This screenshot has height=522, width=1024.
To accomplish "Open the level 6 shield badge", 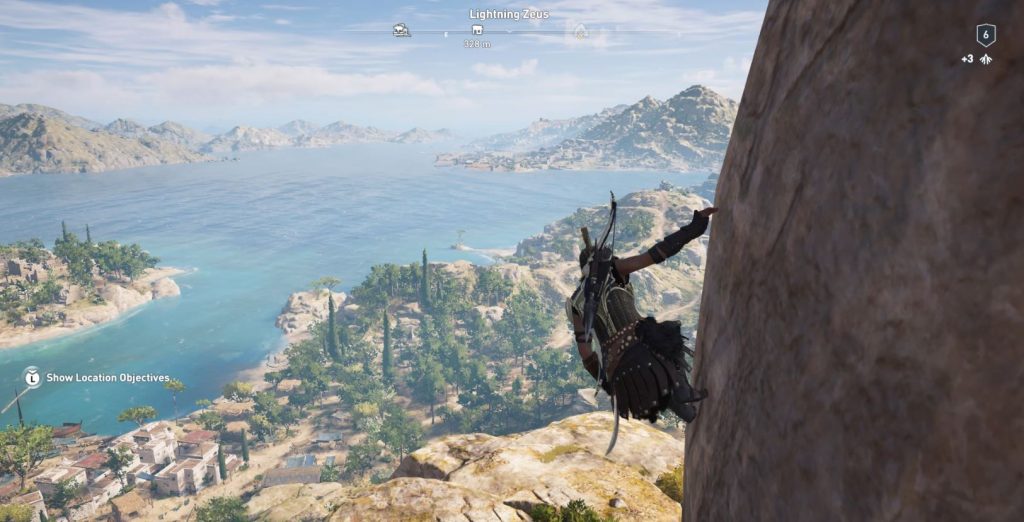I will point(985,35).
